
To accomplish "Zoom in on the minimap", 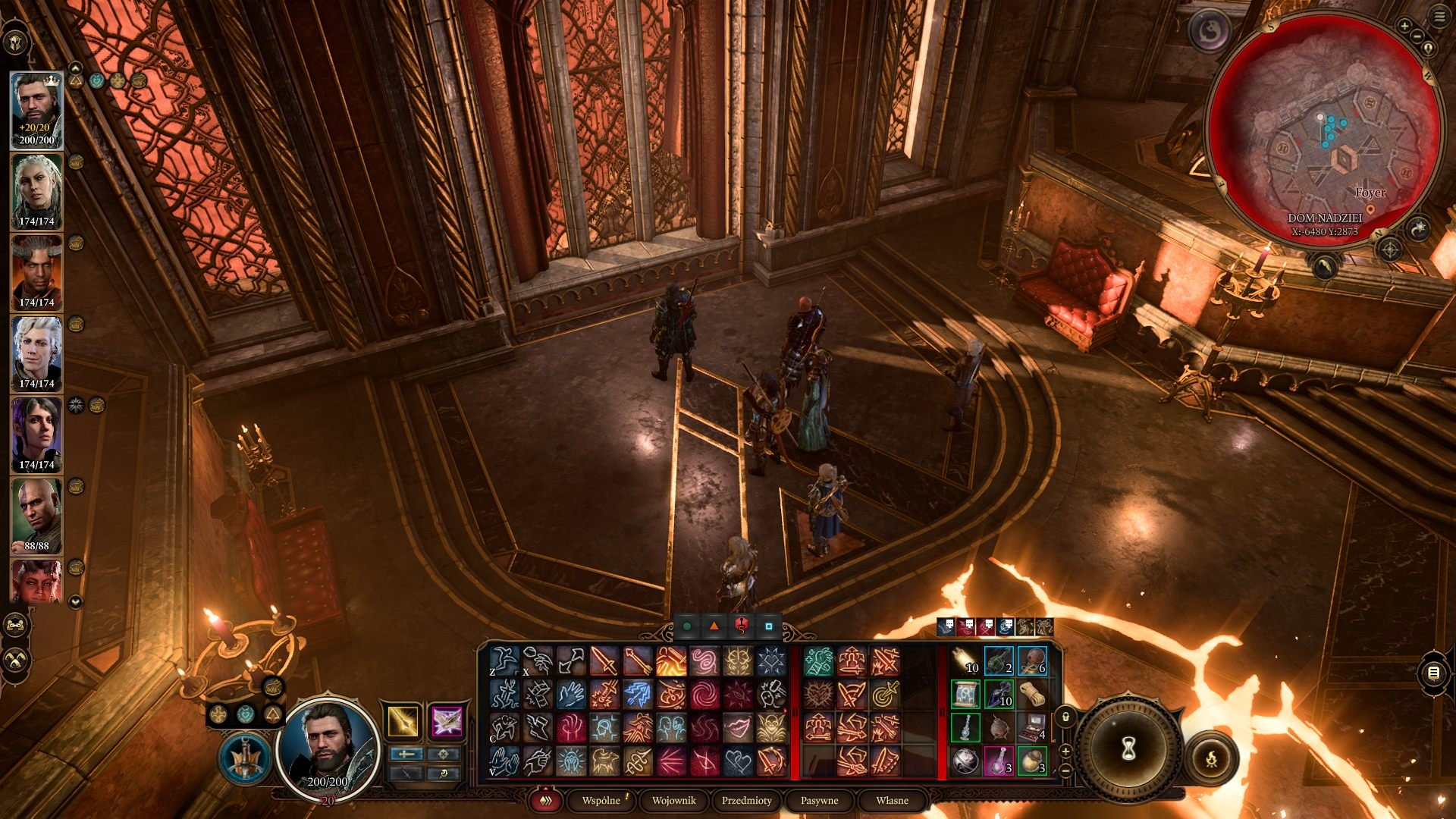I will (1404, 27).
